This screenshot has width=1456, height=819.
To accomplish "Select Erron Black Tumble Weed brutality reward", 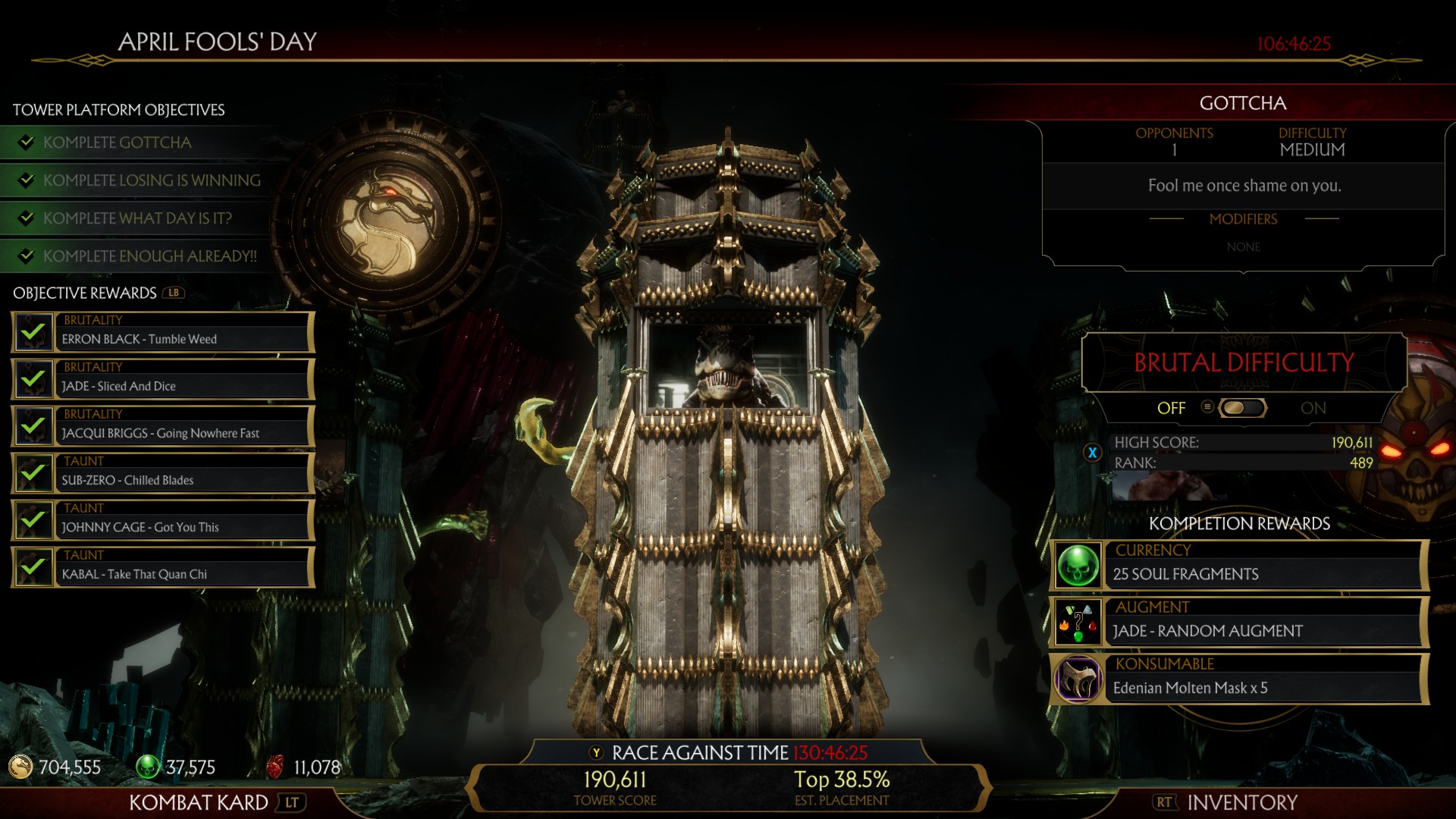I will (x=163, y=332).
